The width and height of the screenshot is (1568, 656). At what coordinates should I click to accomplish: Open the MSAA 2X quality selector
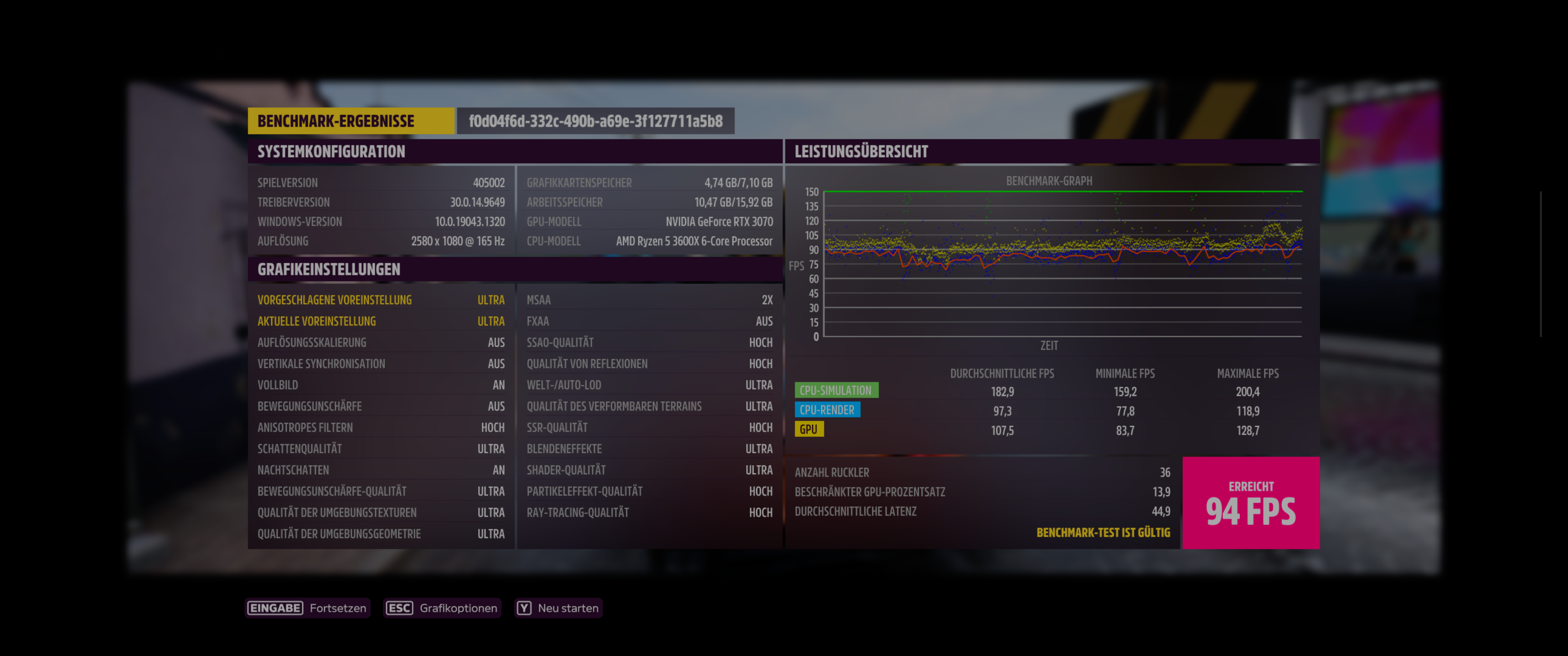pos(649,299)
